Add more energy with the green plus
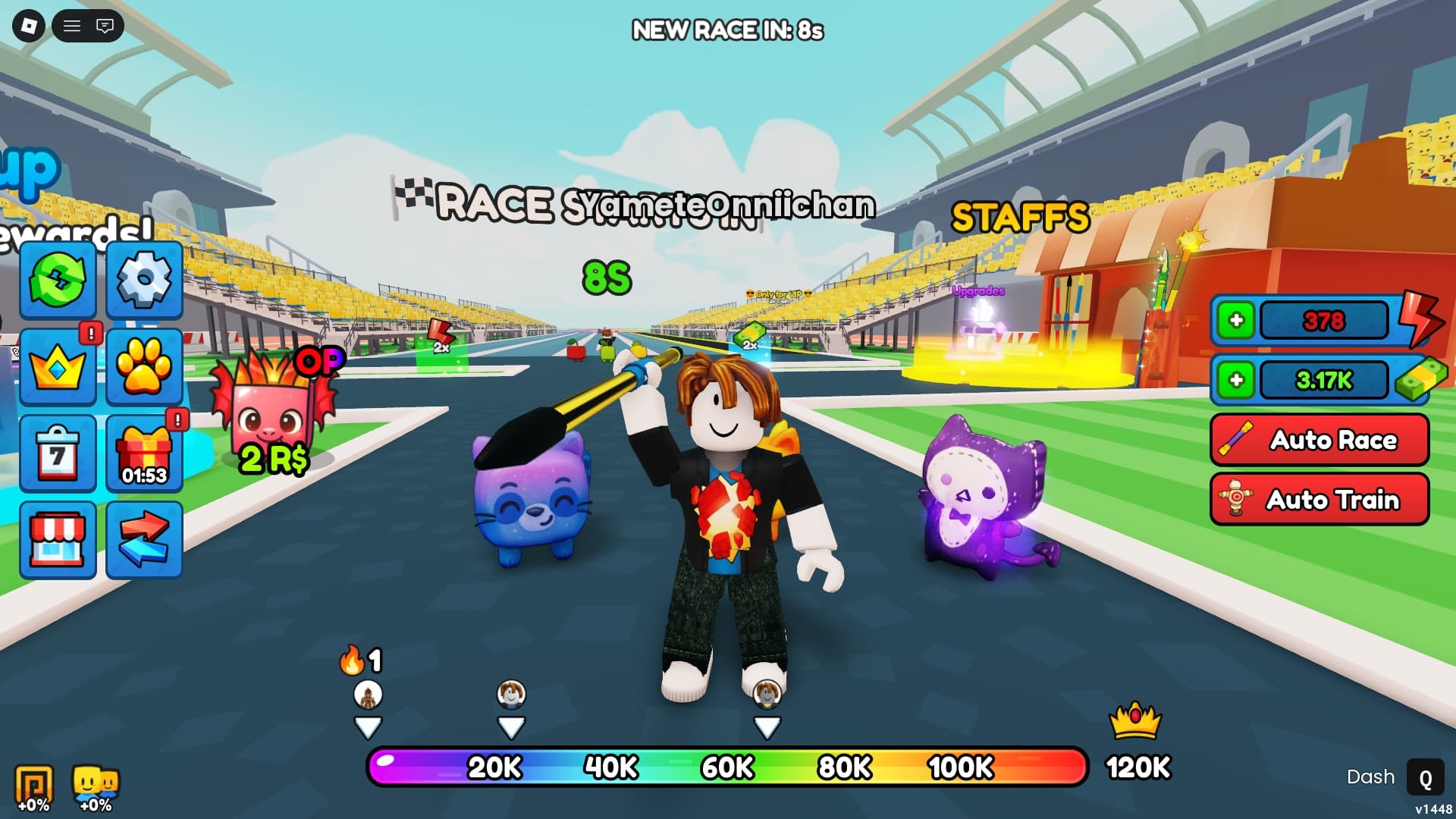 (1236, 320)
